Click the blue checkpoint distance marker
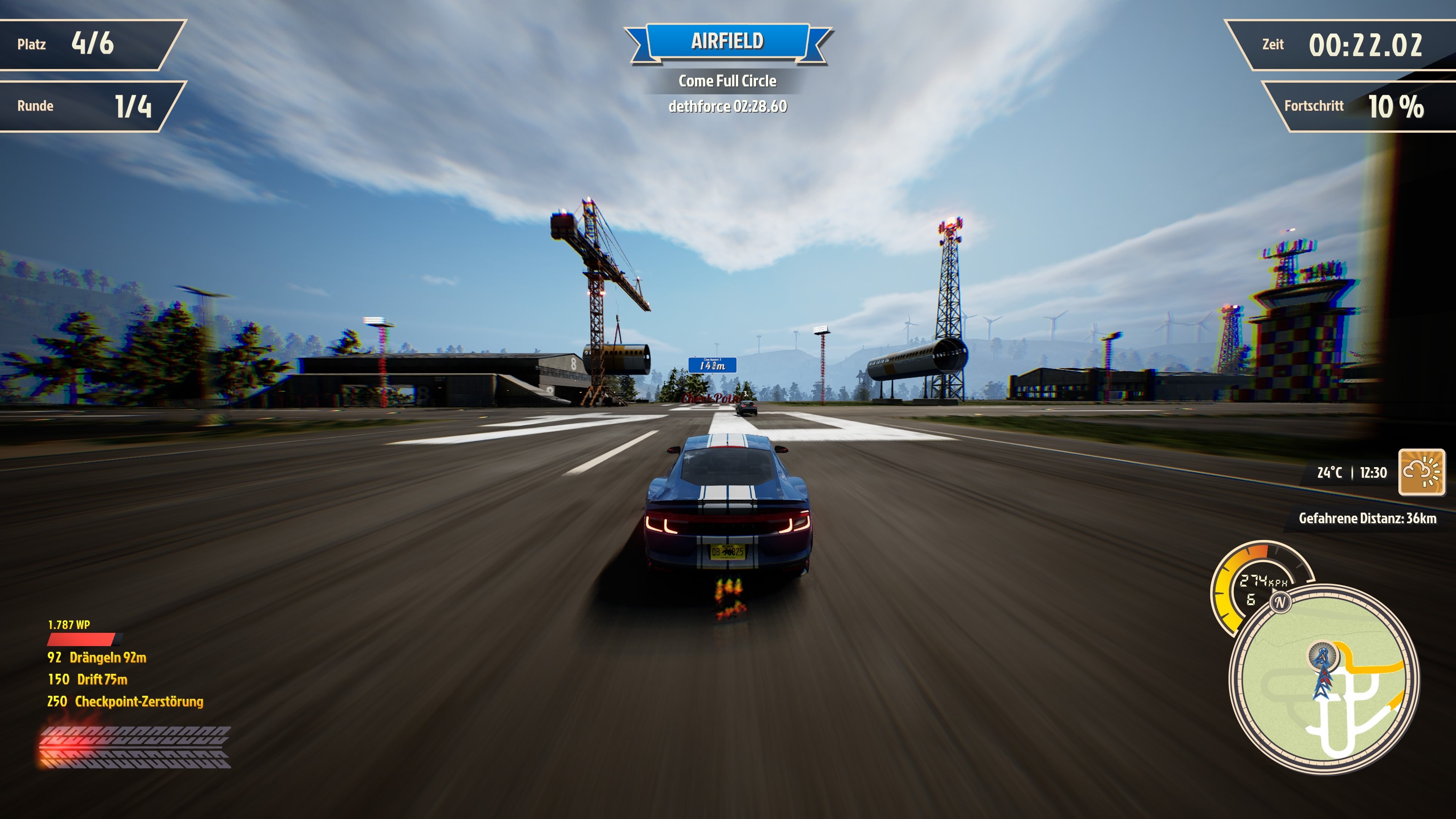Screen dimensions: 1456x819 point(712,364)
